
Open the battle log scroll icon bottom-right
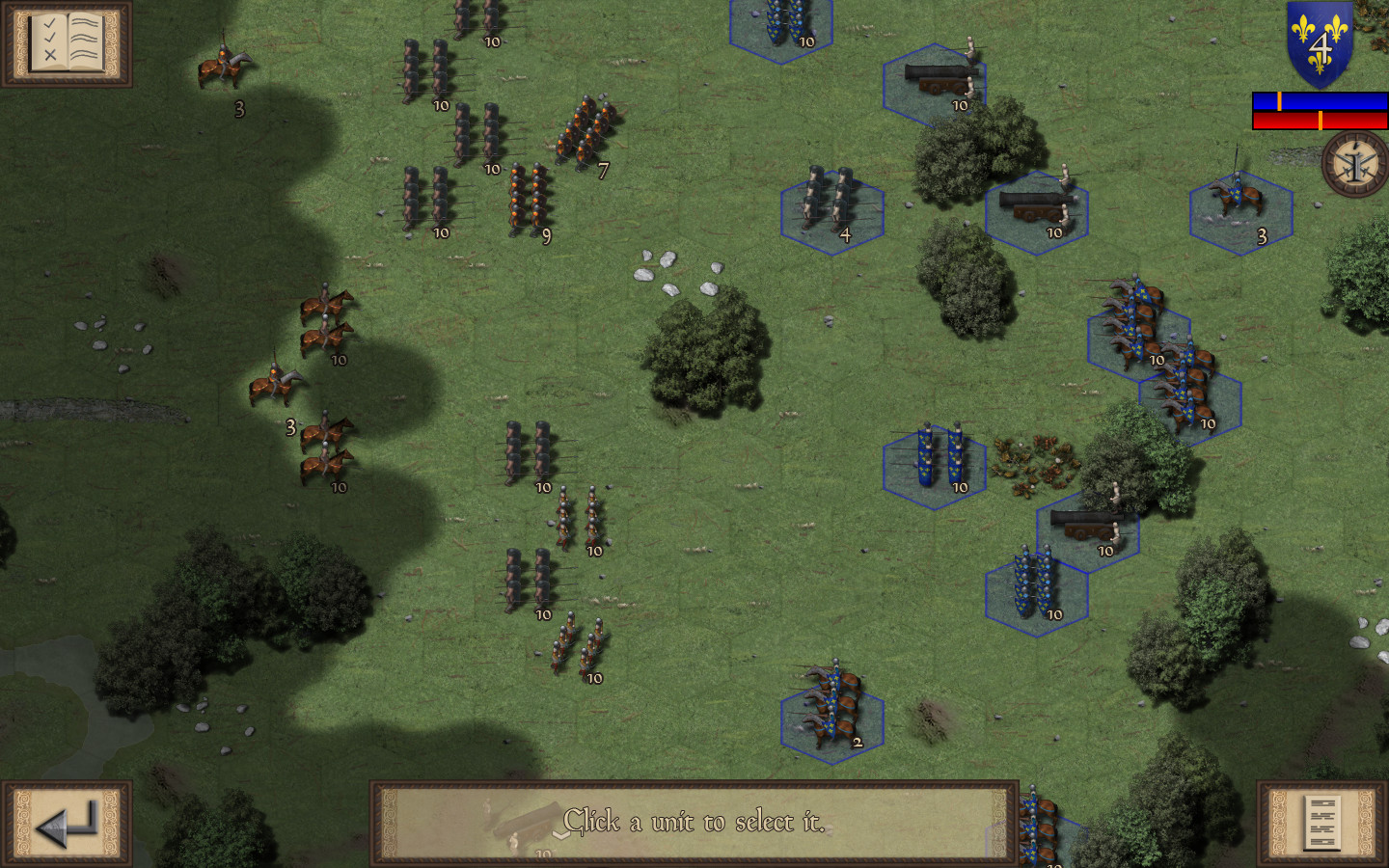1324,825
